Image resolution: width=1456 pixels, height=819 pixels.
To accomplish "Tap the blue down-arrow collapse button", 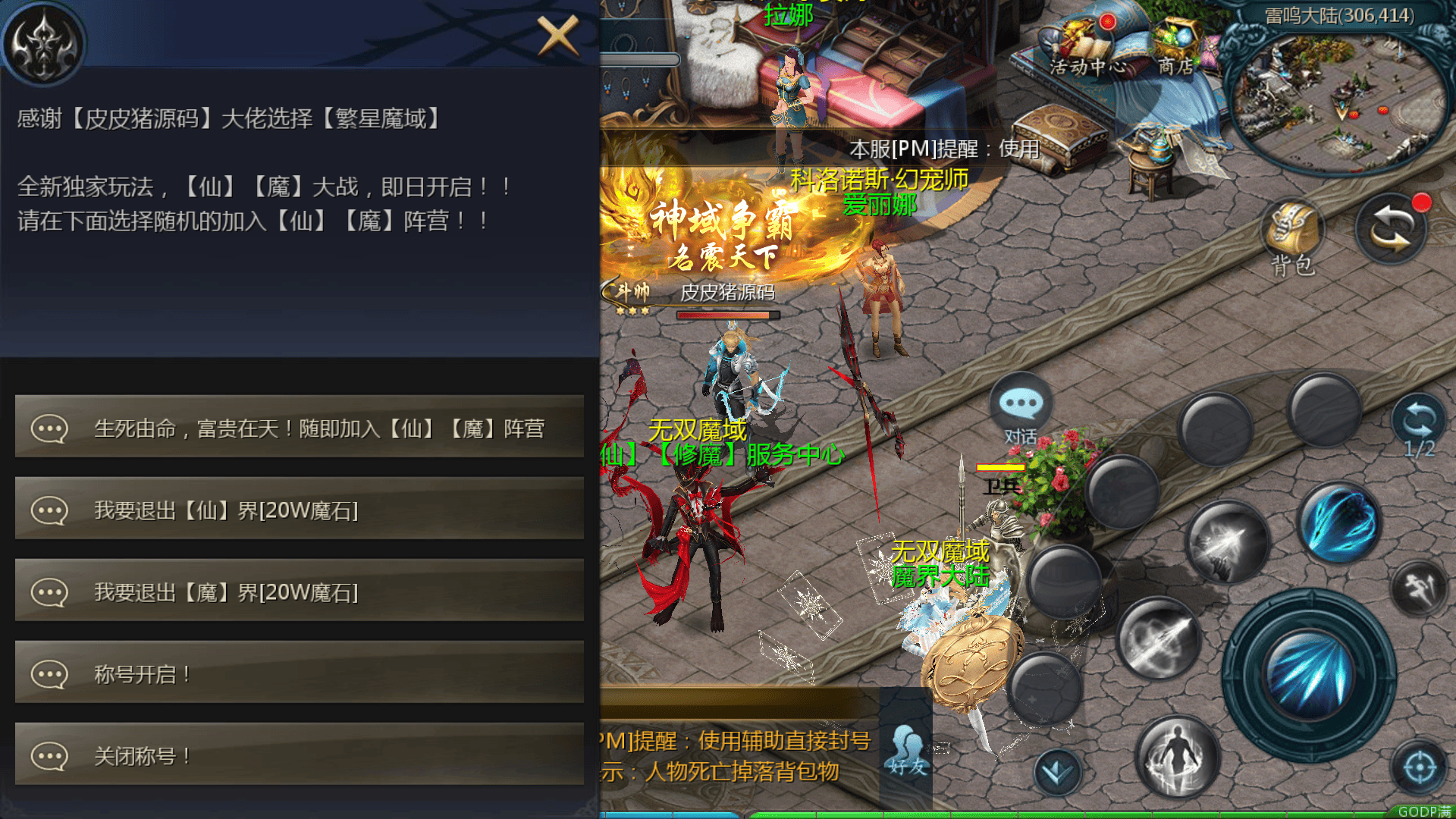I will pos(1057,772).
